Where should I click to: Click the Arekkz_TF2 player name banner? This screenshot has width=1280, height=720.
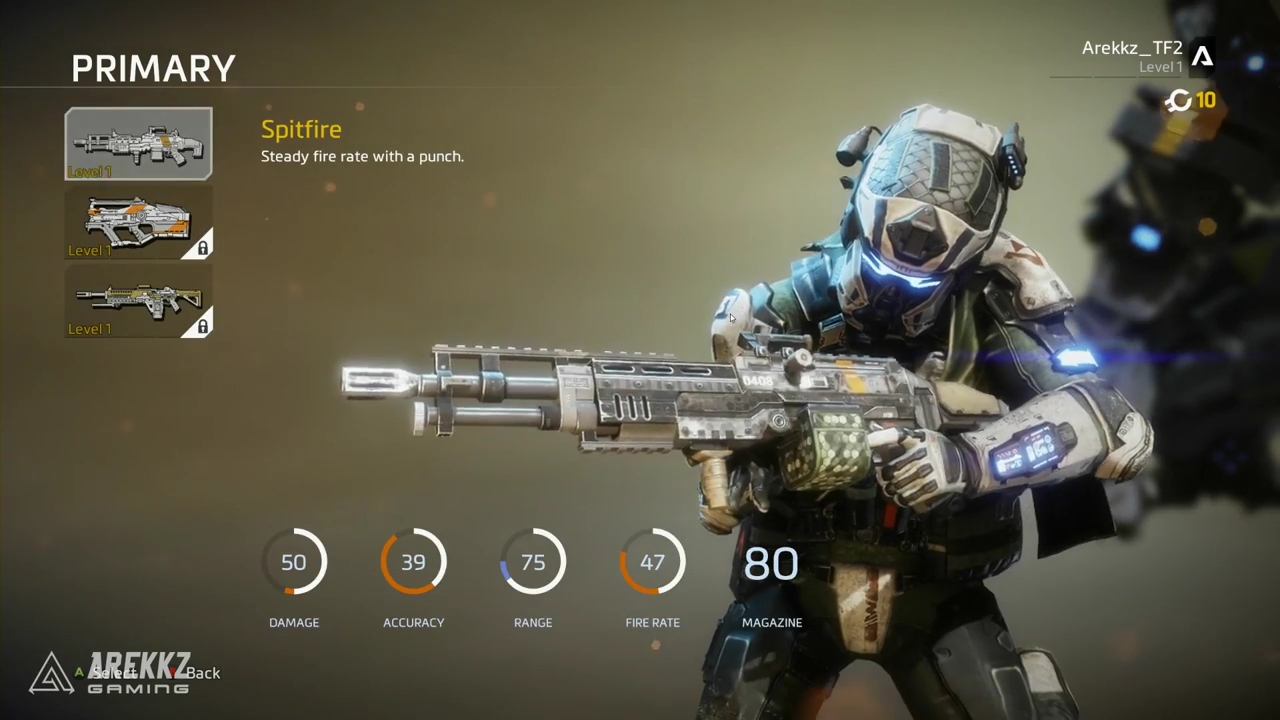(1131, 48)
